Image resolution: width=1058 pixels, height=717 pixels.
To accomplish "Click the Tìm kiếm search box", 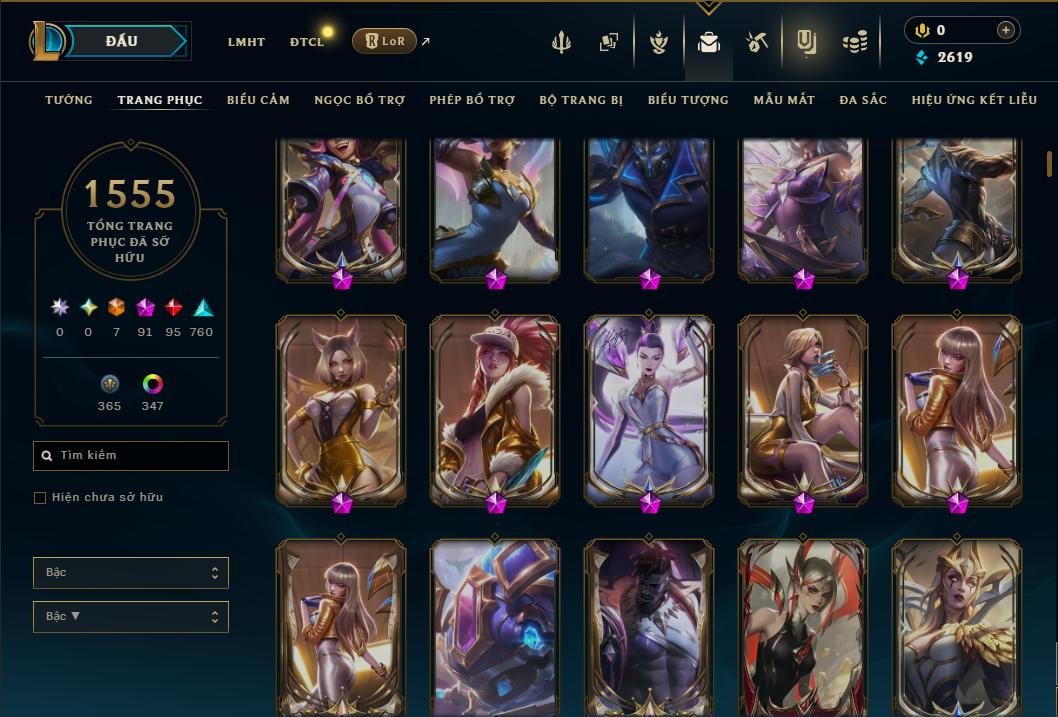I will pos(131,456).
